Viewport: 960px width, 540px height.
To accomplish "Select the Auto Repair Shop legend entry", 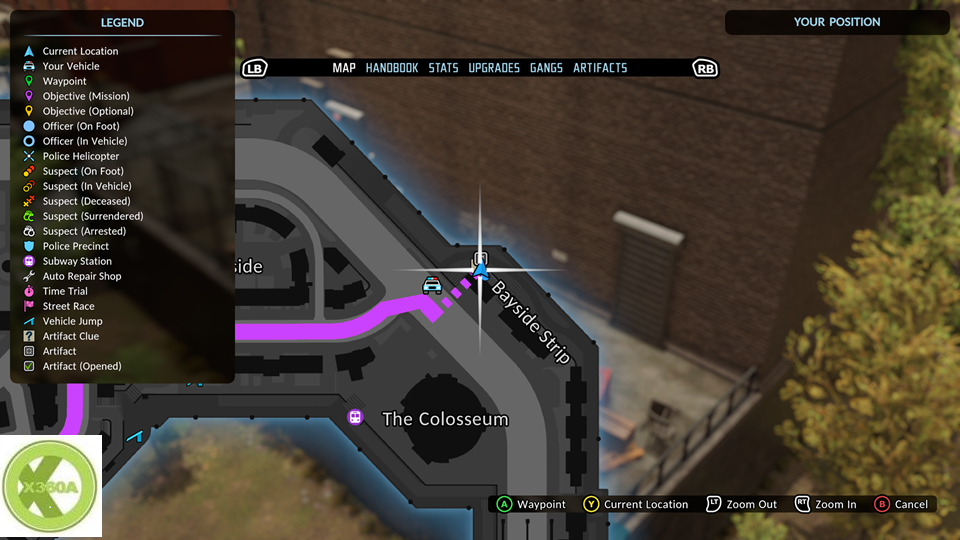I will pos(81,276).
